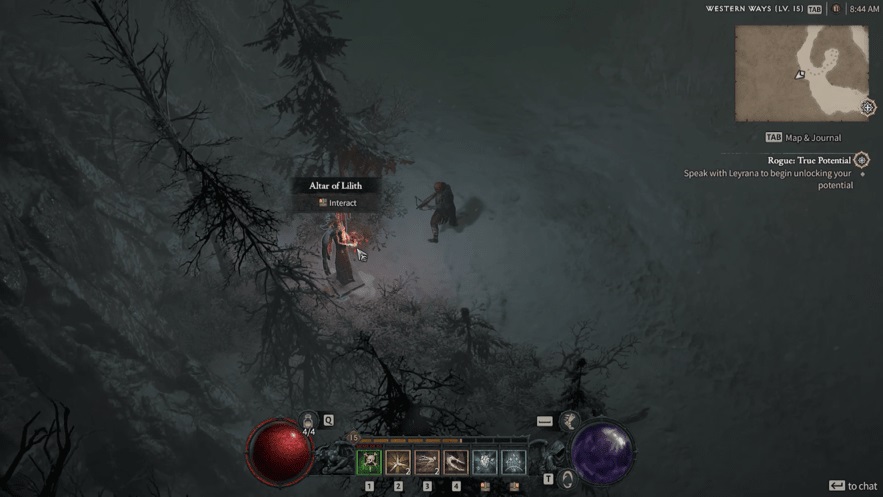Screen dimensions: 883x497
Task: Select the sixth hotbar skill slot
Action: (514, 462)
